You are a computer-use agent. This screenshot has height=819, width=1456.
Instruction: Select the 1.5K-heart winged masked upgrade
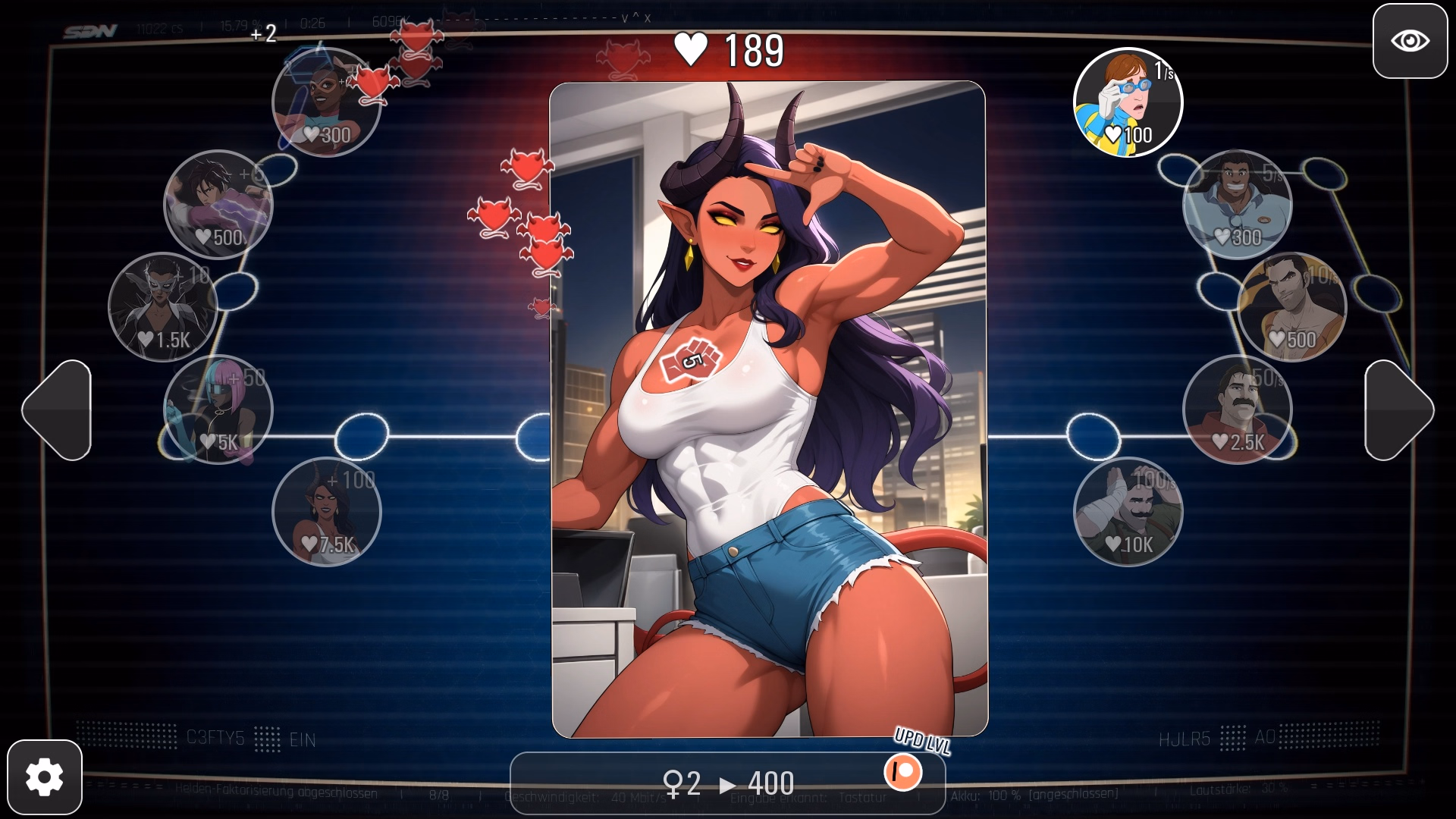(163, 307)
